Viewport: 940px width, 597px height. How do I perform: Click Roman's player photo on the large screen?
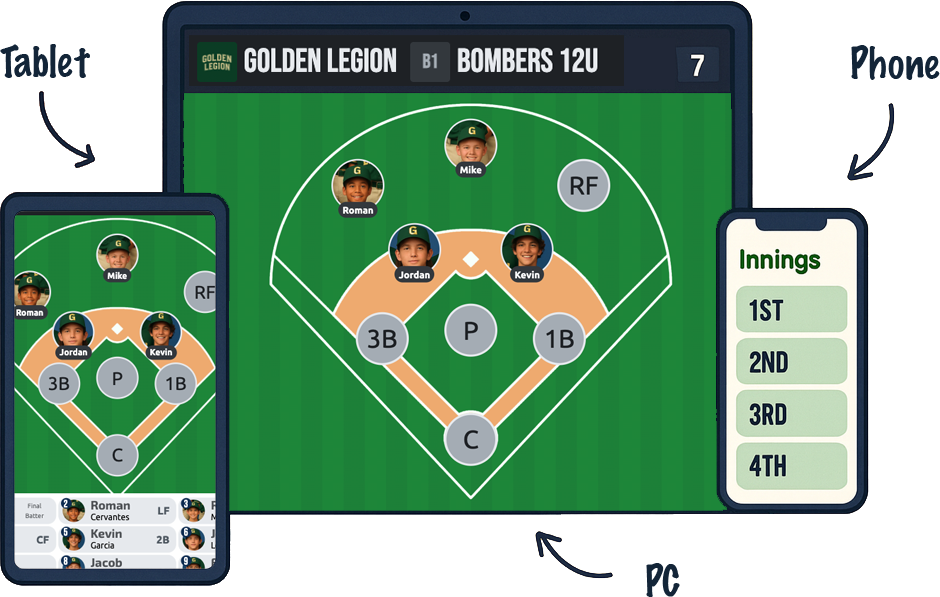[x=358, y=185]
